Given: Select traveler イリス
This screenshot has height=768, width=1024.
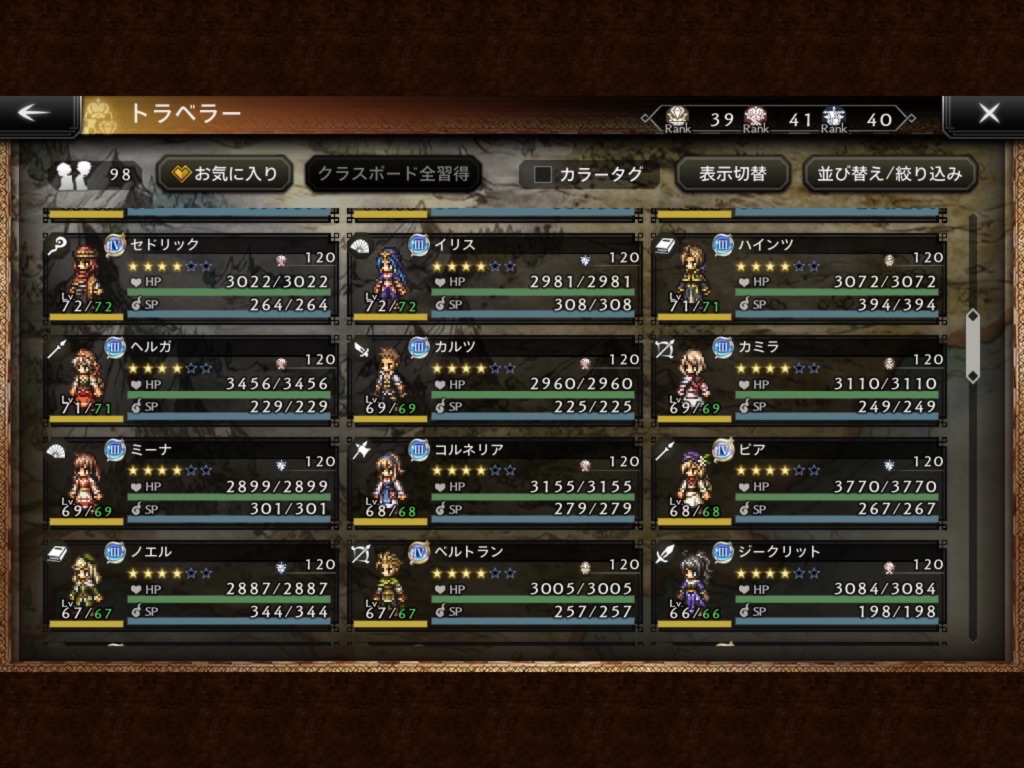Looking at the screenshot, I should tap(494, 277).
